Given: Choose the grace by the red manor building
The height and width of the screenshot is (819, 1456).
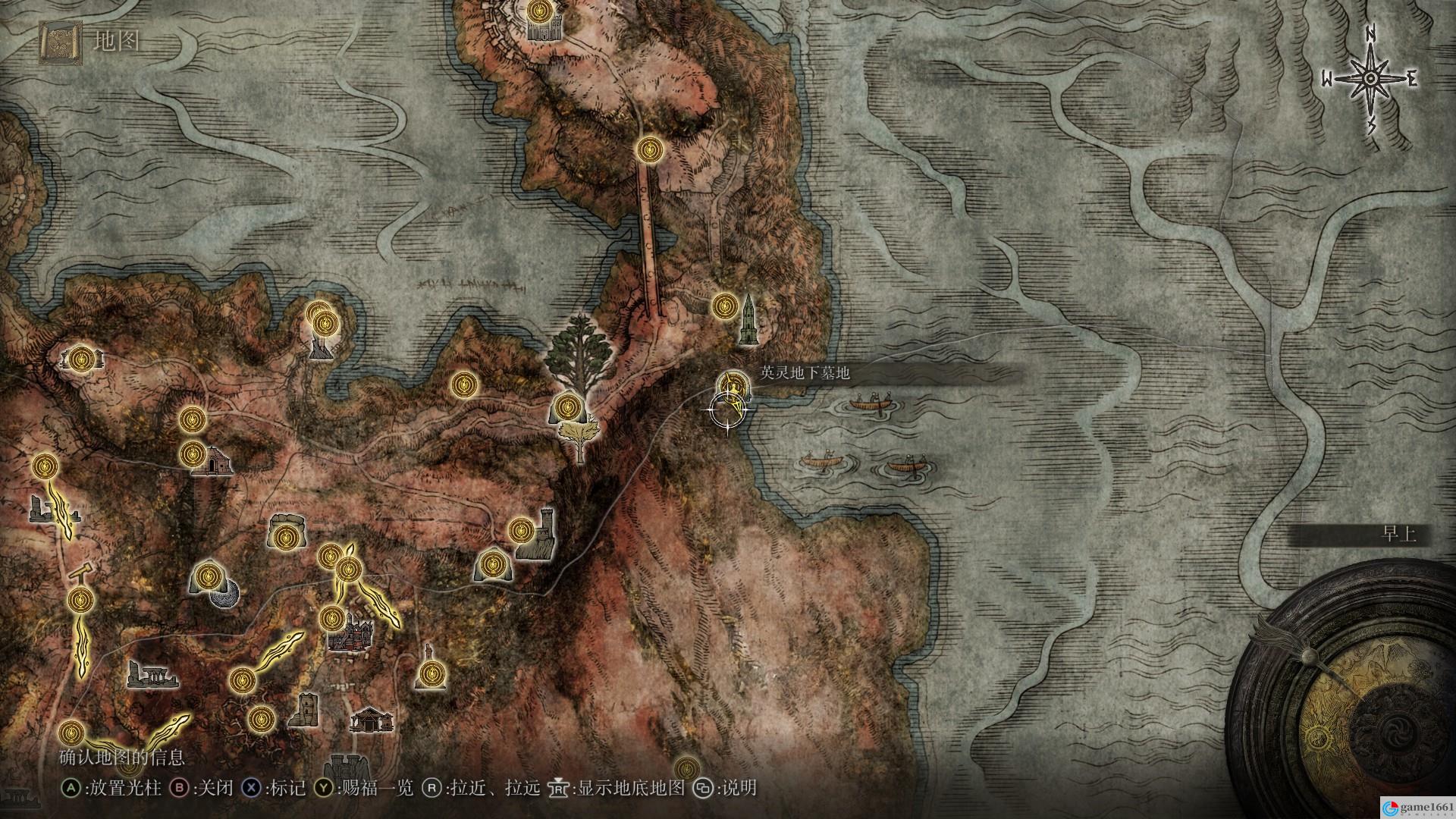Looking at the screenshot, I should pos(332,618).
